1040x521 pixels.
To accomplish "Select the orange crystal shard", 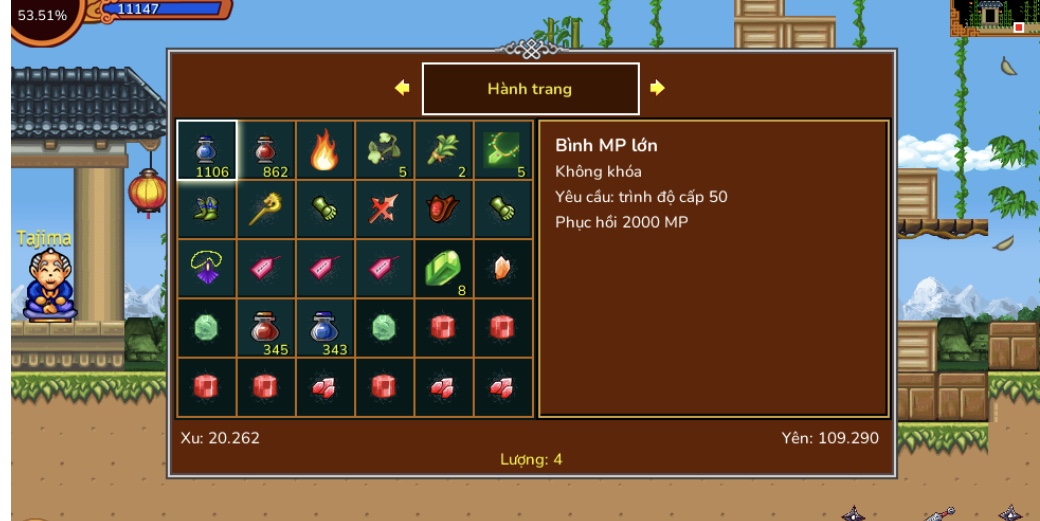I will click(x=503, y=269).
